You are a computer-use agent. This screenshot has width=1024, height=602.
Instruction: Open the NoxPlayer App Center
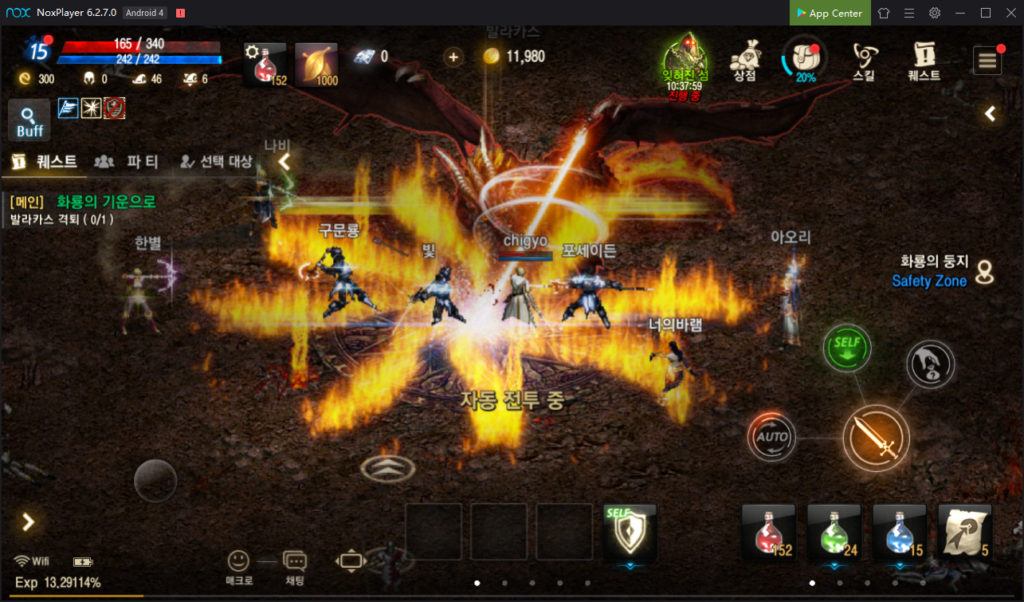coord(829,13)
